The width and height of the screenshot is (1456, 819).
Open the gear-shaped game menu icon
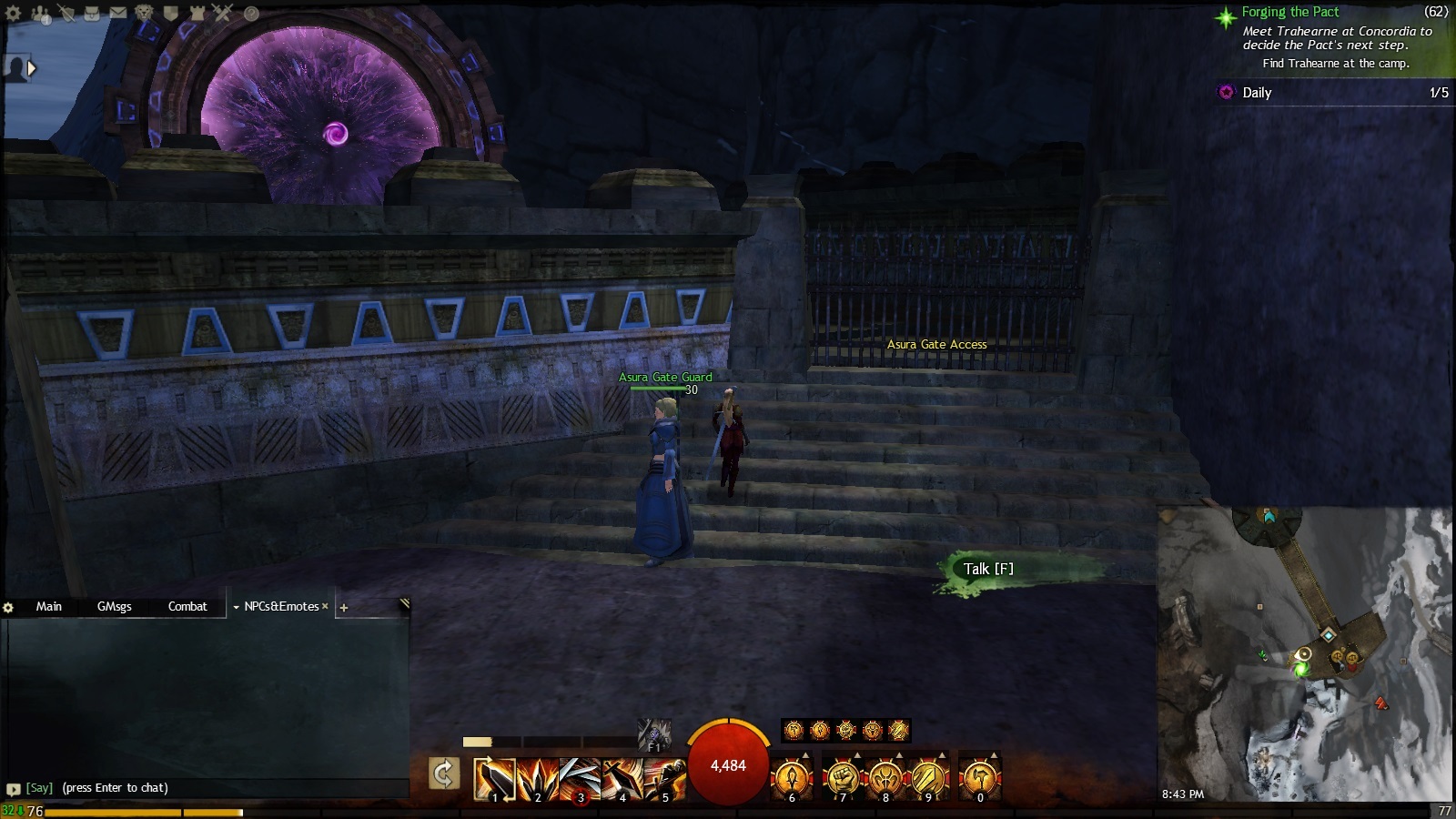point(14,14)
